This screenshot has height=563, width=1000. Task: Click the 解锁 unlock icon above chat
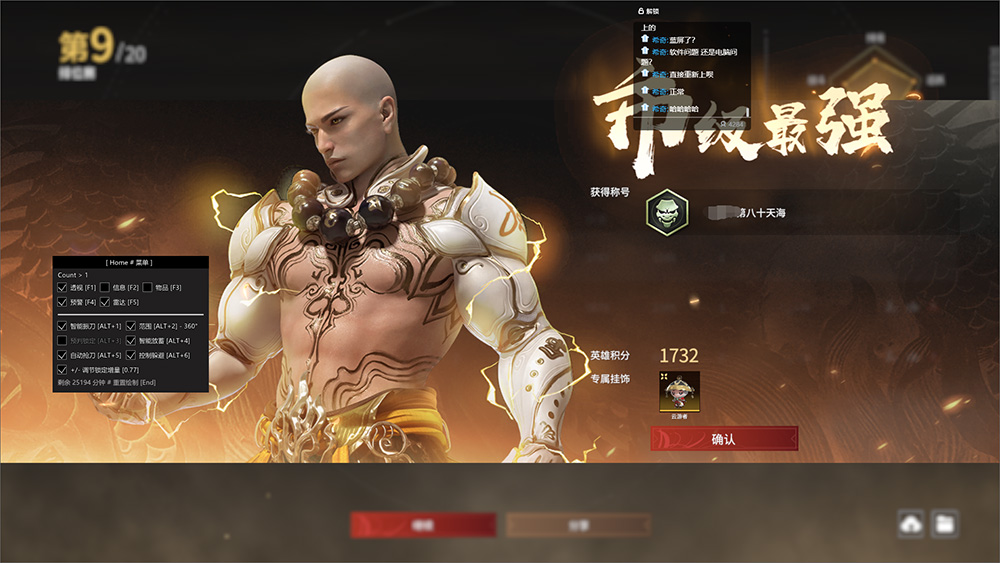[641, 10]
